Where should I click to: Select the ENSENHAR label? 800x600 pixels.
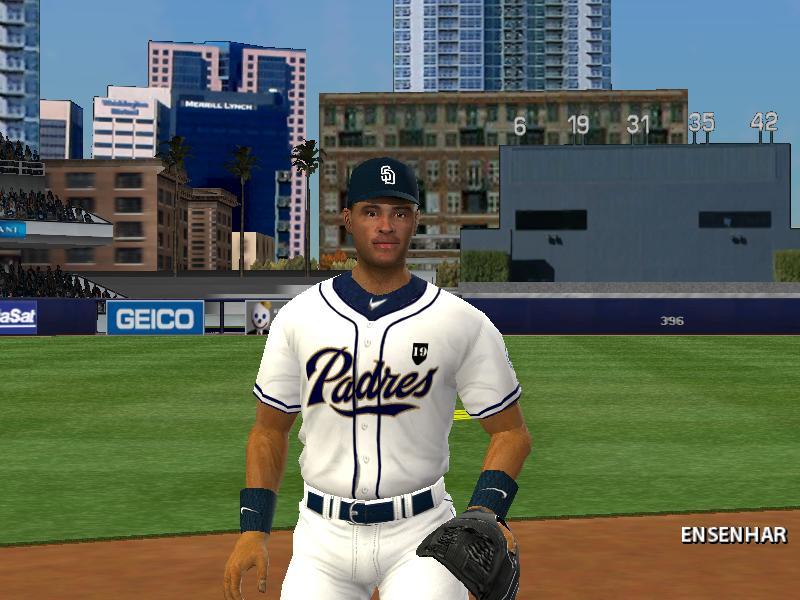(x=733, y=535)
